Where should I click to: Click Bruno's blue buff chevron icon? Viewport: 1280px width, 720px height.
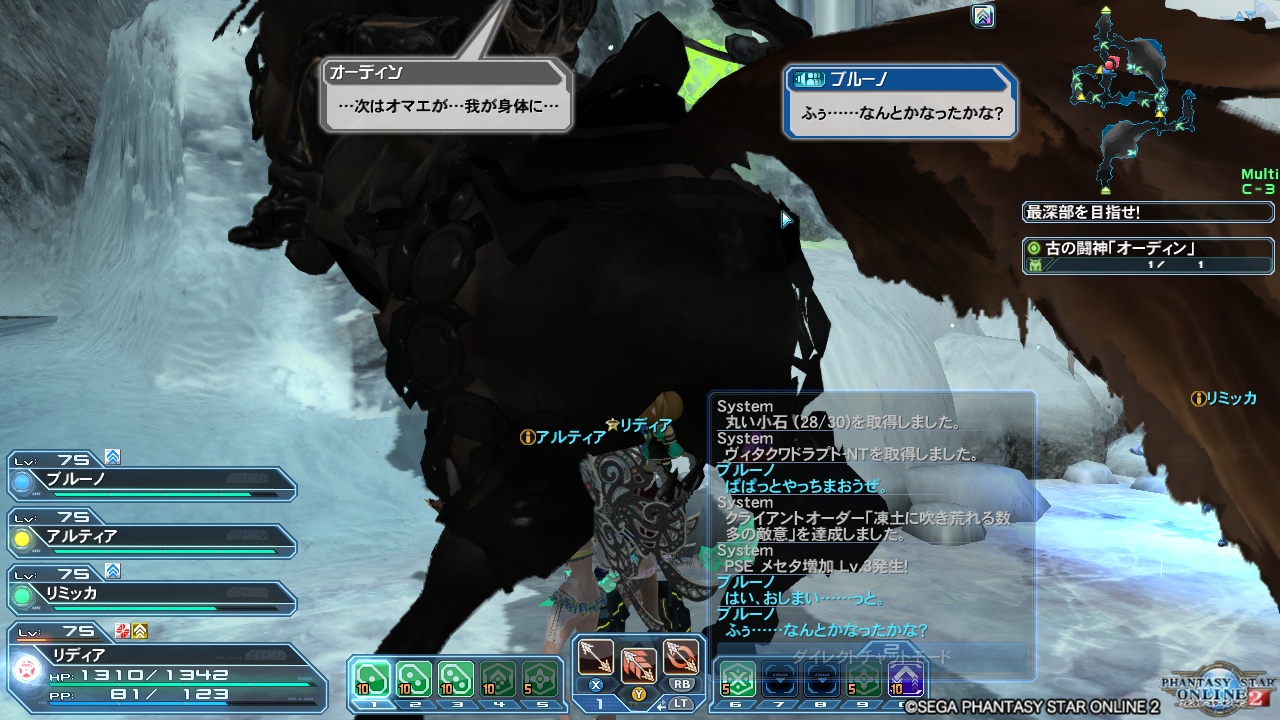pyautogui.click(x=110, y=457)
